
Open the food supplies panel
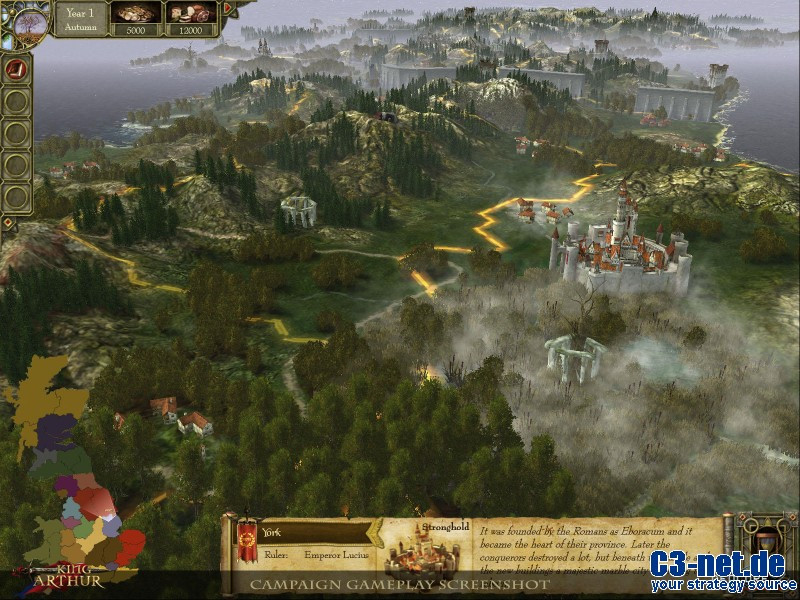tap(191, 18)
